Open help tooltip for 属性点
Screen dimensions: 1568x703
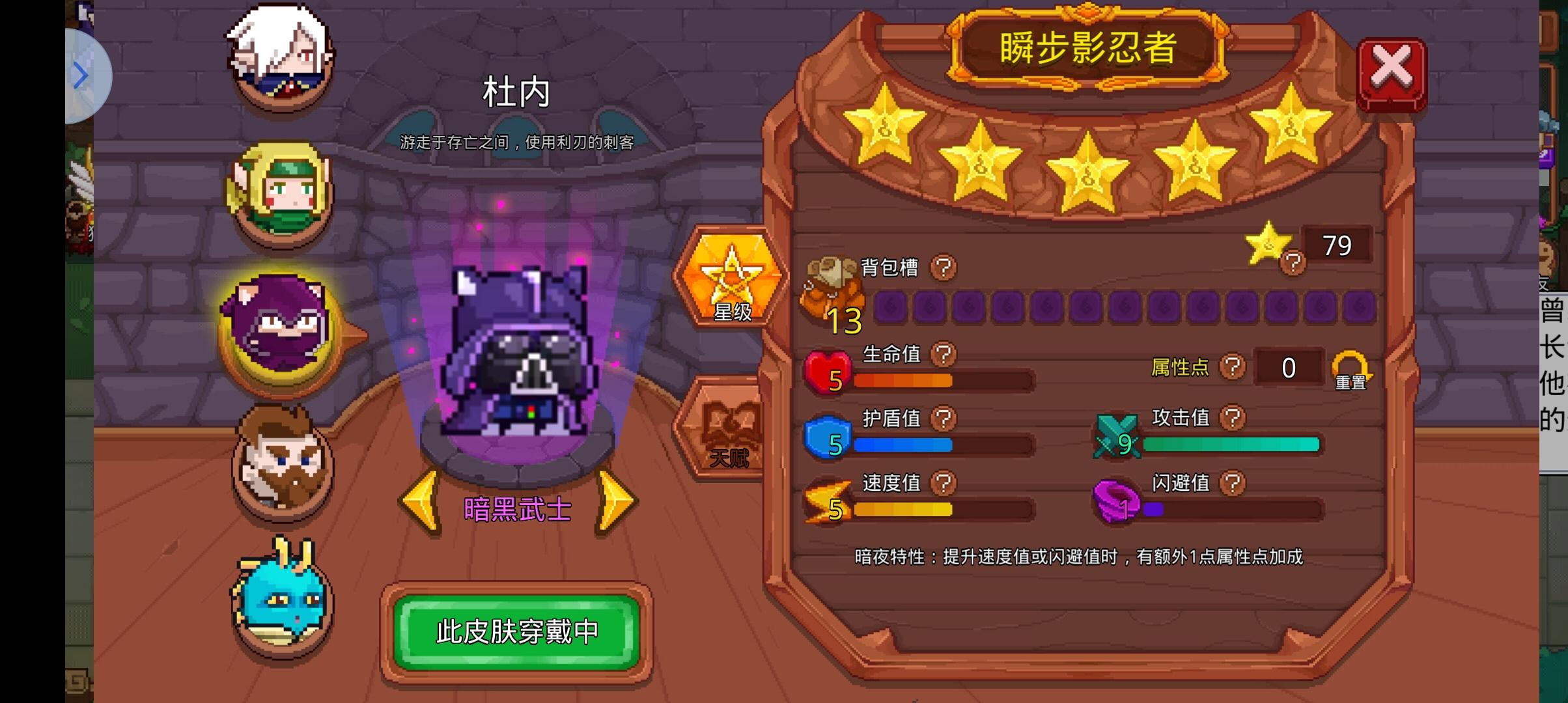(x=1231, y=366)
